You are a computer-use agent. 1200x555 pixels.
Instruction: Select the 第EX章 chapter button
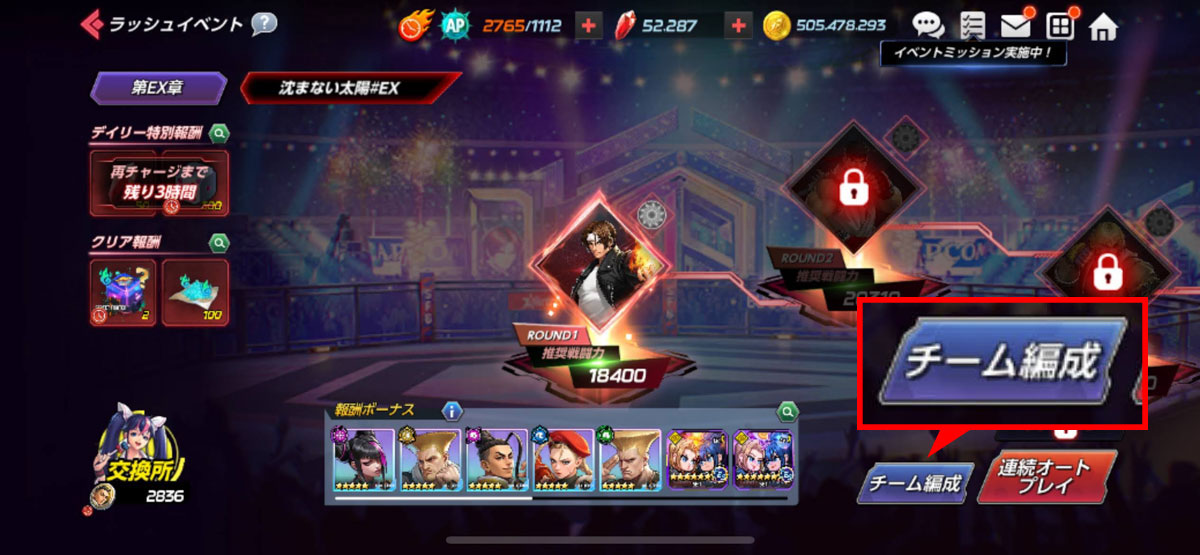point(159,87)
